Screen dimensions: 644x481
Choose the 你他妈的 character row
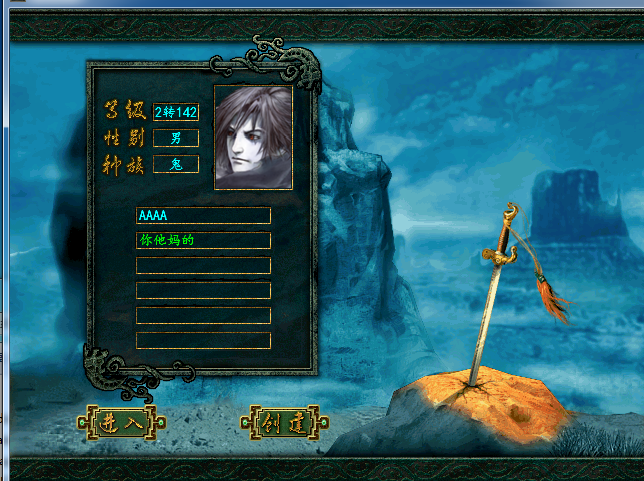pyautogui.click(x=203, y=241)
